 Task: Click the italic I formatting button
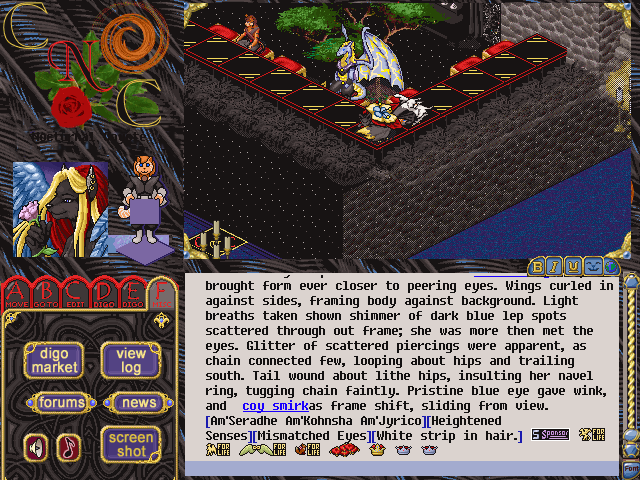[555, 266]
